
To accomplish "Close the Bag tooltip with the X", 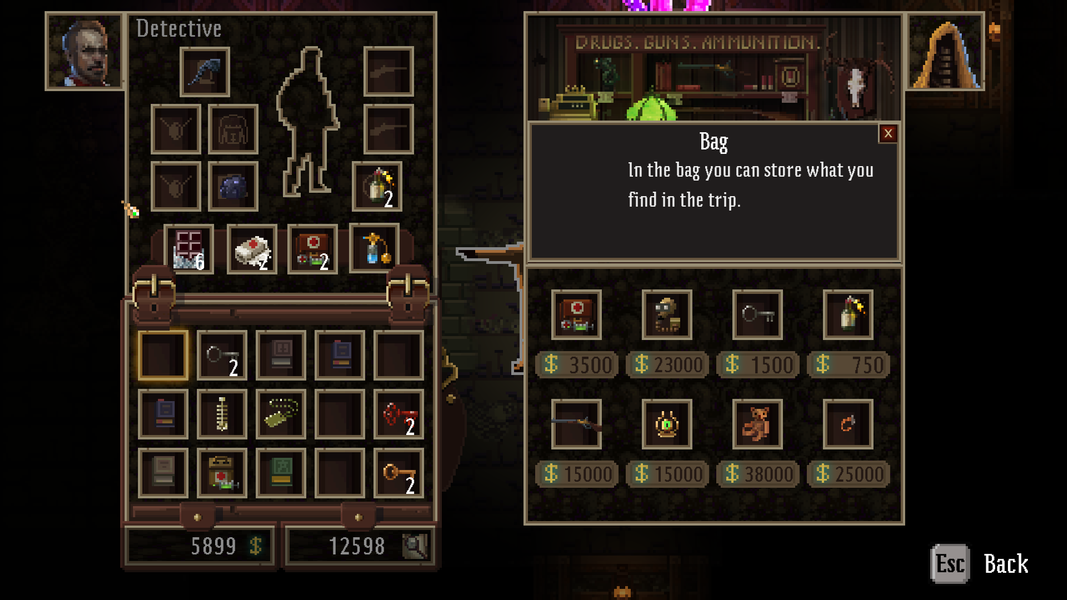I will (x=887, y=134).
